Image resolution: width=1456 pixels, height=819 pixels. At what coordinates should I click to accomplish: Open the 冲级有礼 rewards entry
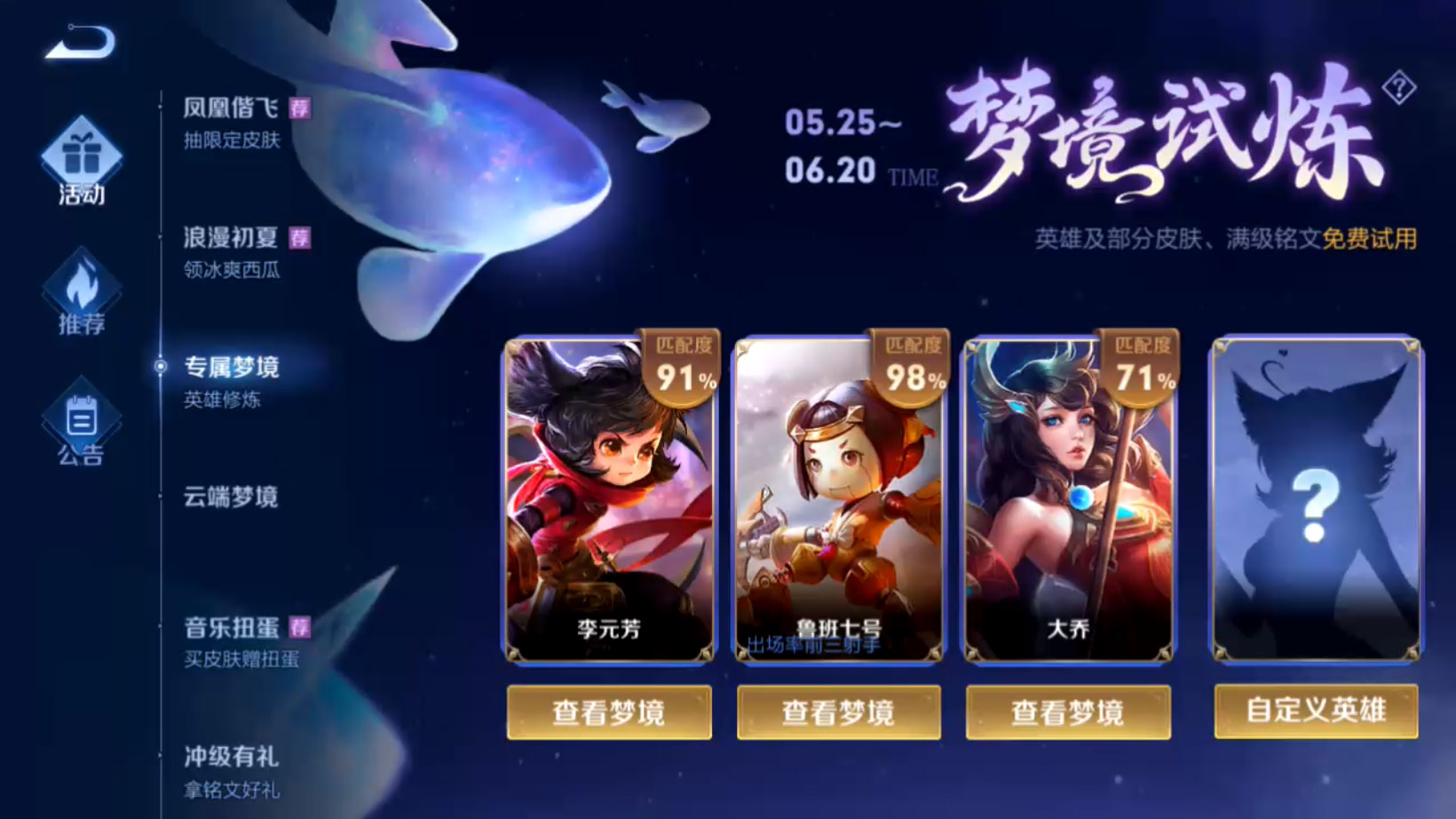coord(229,758)
